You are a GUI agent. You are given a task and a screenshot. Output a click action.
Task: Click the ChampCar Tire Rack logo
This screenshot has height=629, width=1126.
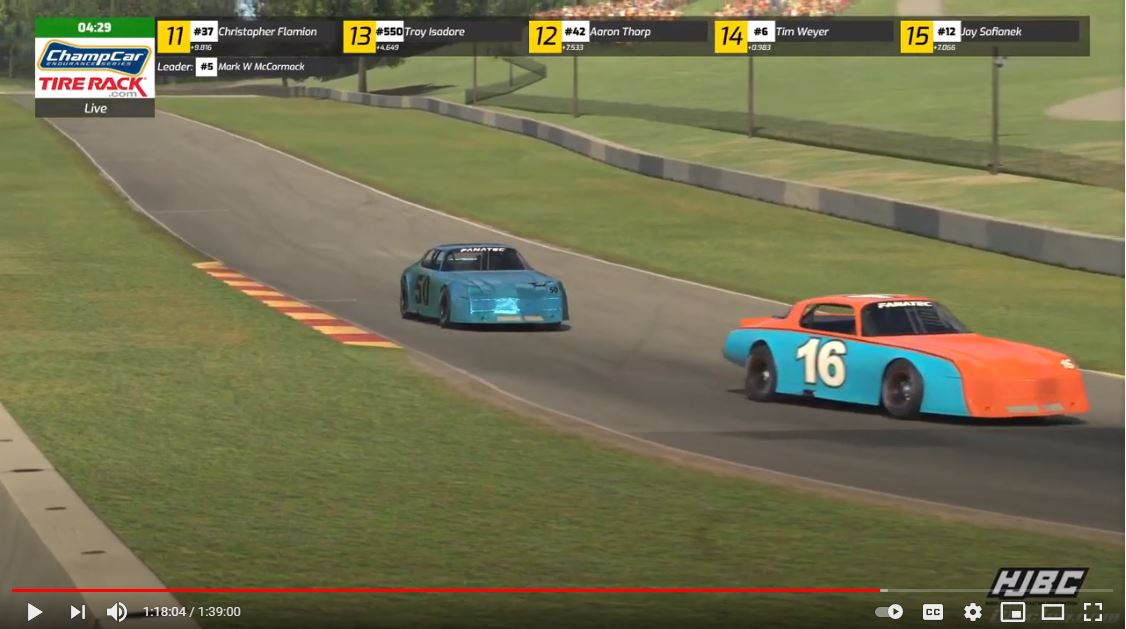point(95,68)
